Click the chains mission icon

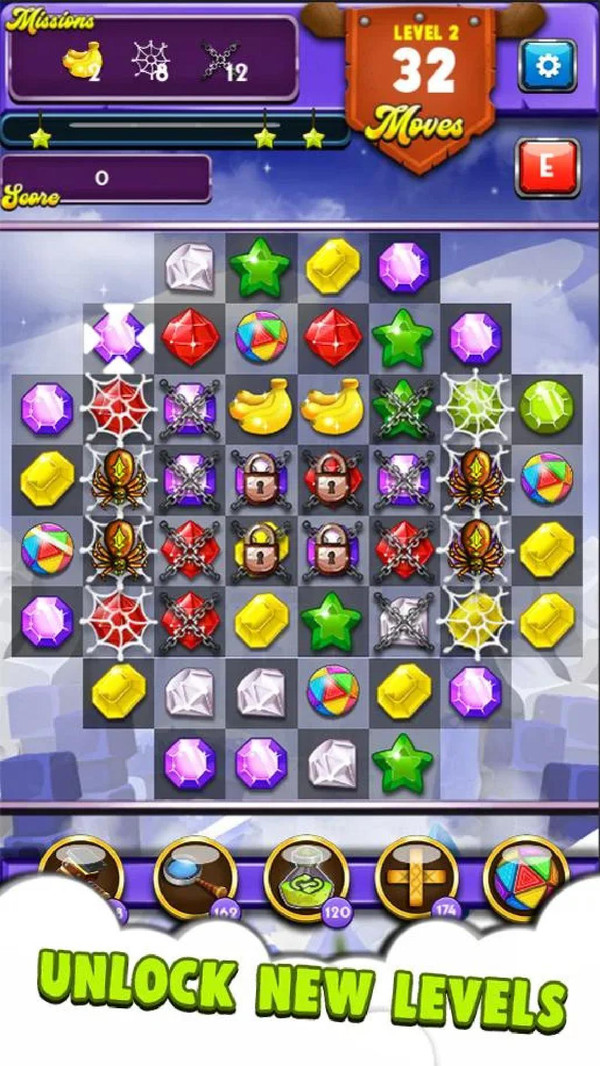coord(219,62)
